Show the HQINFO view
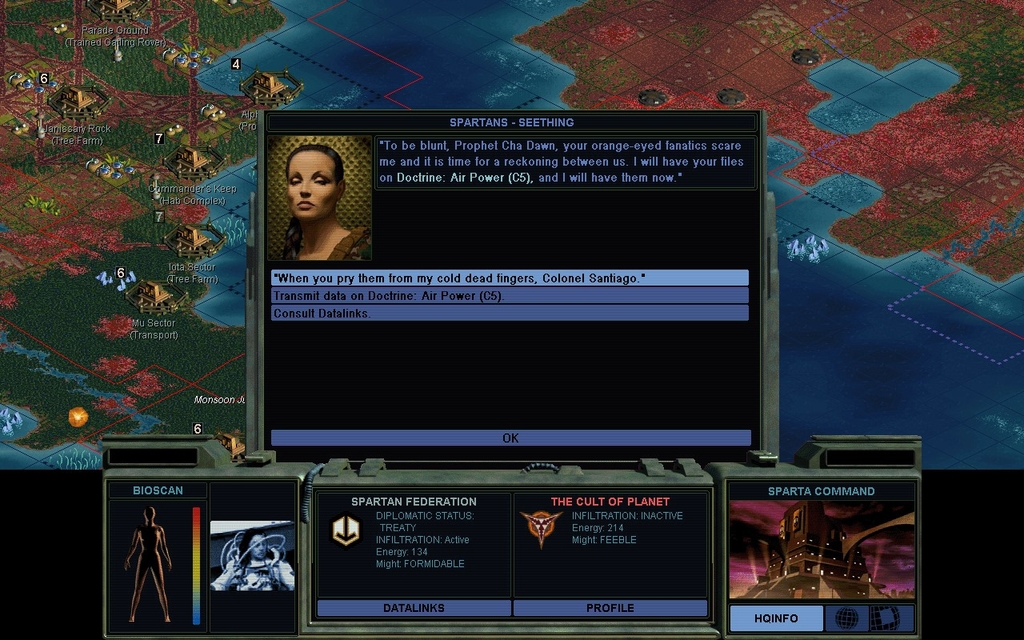The height and width of the screenshot is (640, 1024). (776, 618)
